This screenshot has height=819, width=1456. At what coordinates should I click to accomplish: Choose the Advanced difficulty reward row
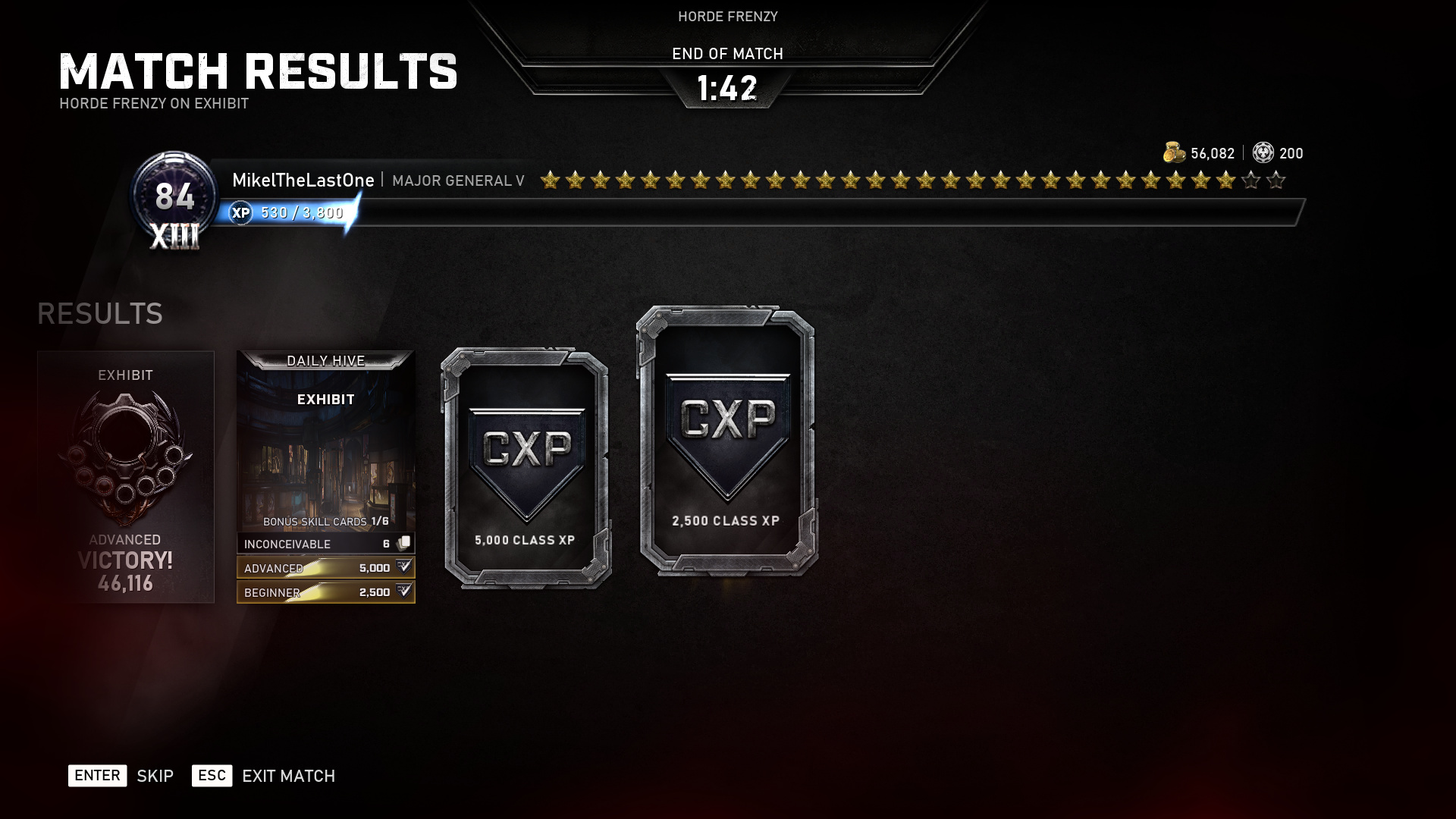coord(326,568)
